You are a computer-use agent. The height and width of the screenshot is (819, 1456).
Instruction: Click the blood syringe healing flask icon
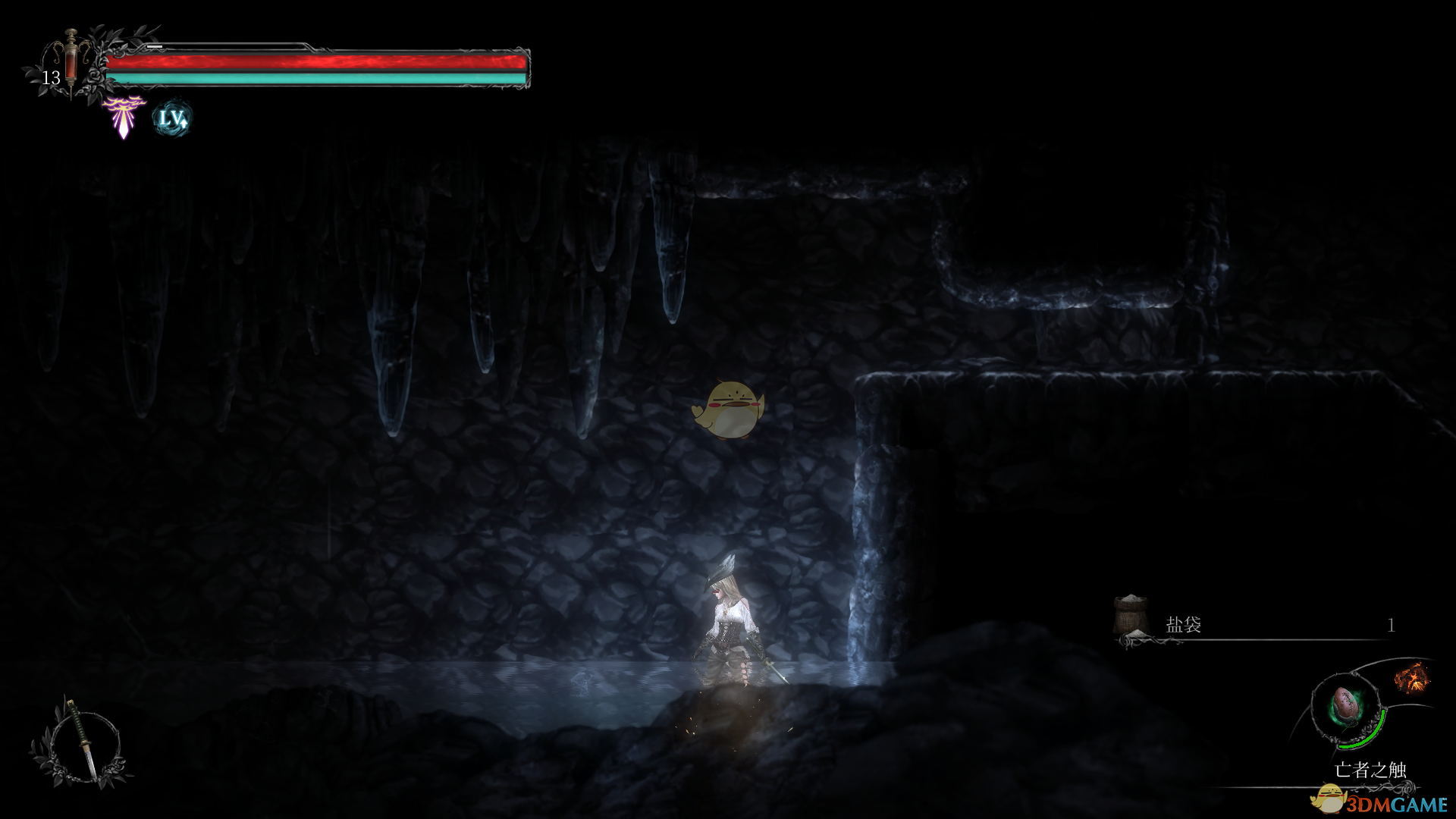point(71,62)
